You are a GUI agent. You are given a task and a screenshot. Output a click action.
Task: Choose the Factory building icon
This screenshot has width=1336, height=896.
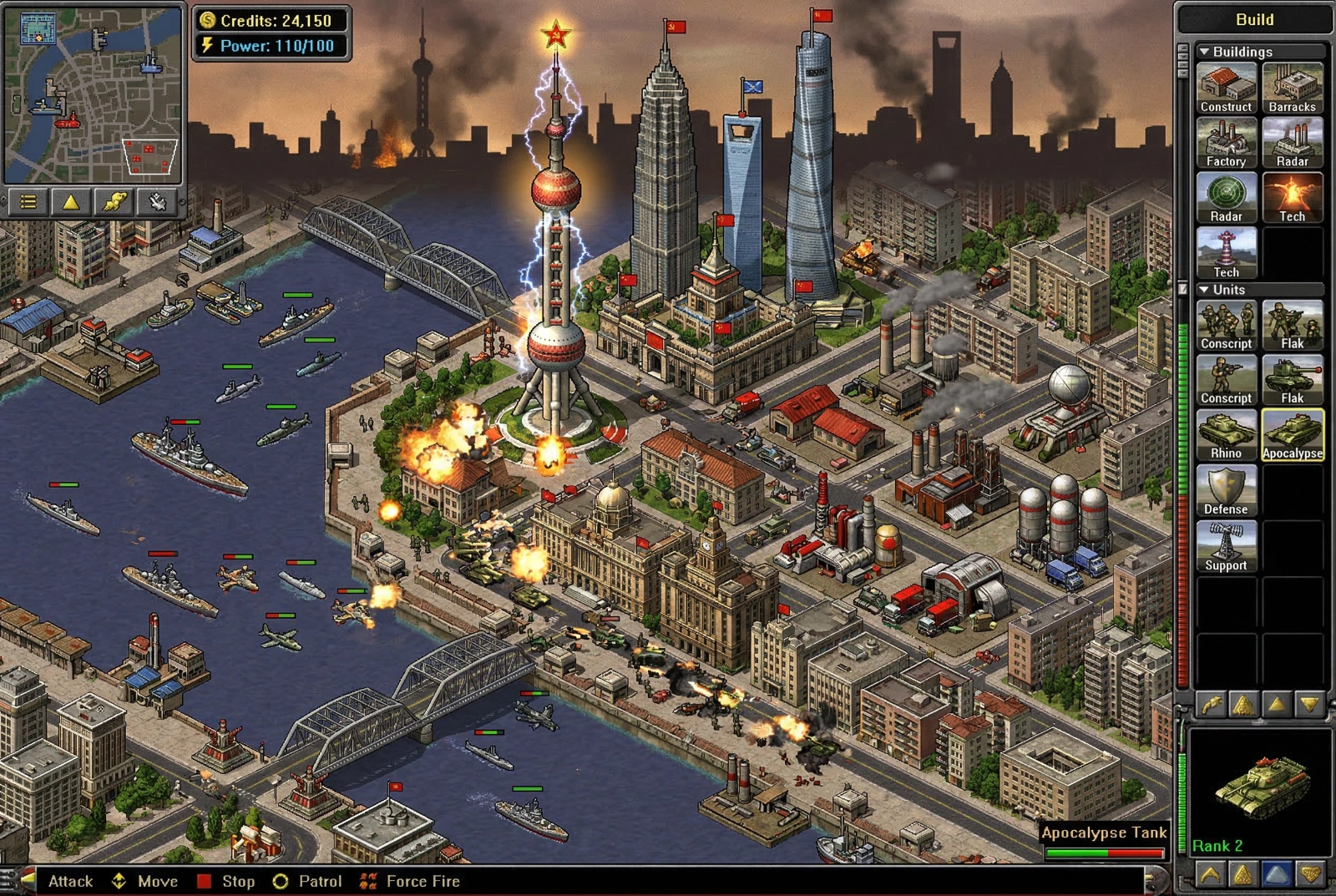(1226, 143)
